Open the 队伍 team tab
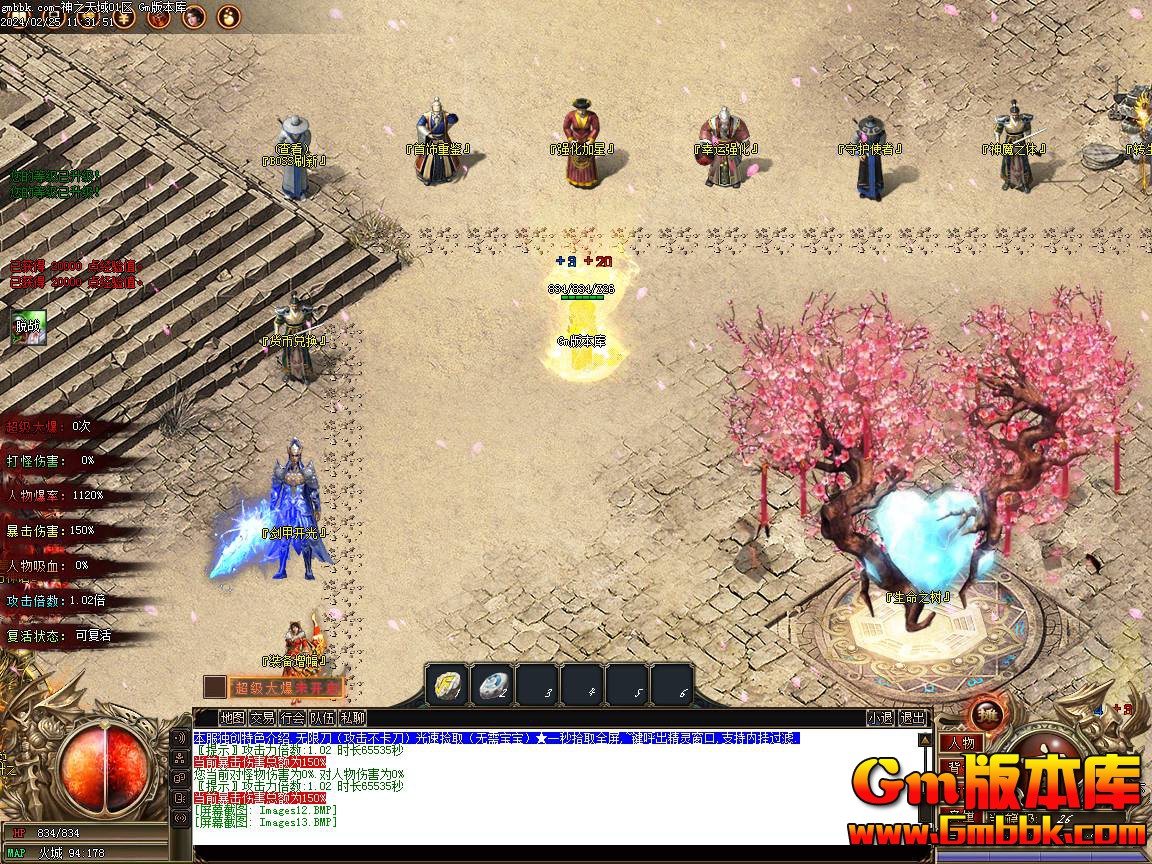 (x=322, y=718)
